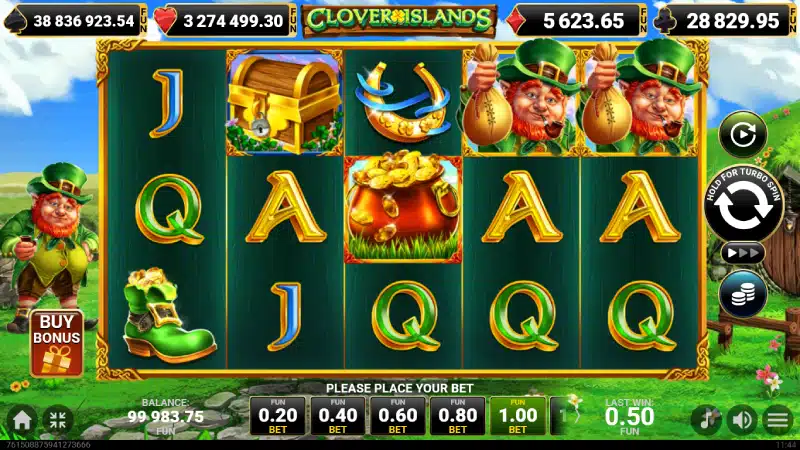Select the highlighted 1.00 bet
The width and height of the screenshot is (800, 450).
(x=518, y=415)
